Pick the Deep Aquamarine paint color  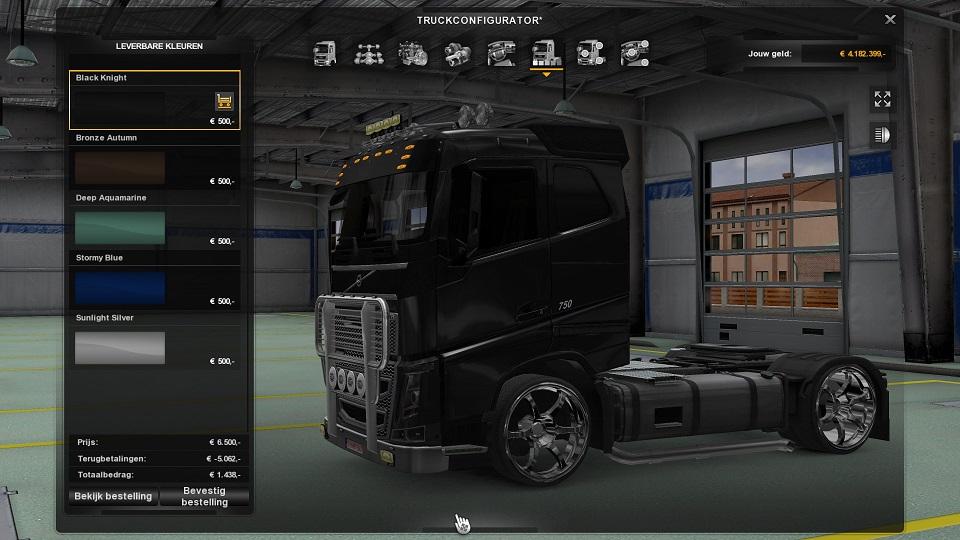pos(120,226)
